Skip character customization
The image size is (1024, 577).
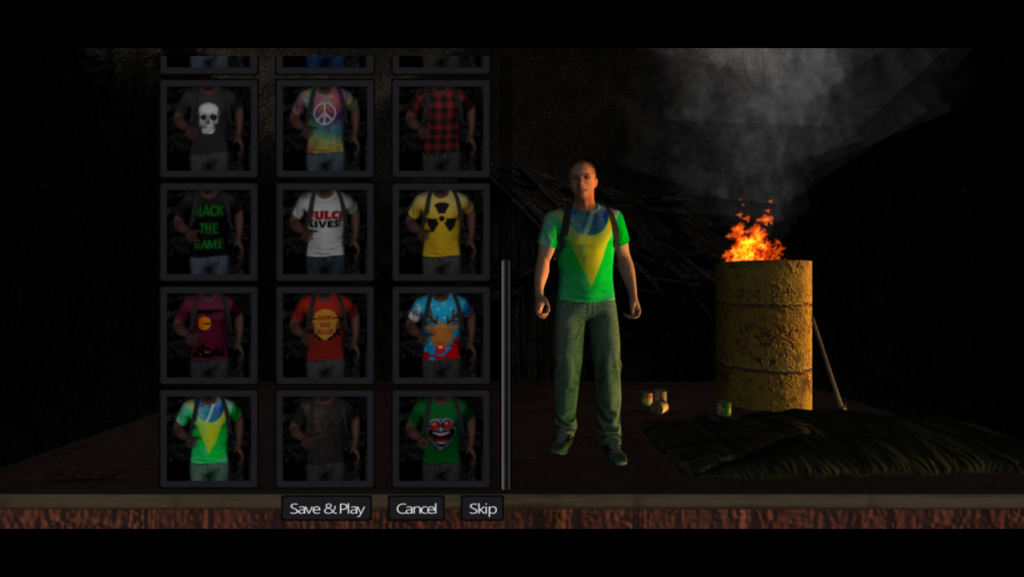(482, 508)
